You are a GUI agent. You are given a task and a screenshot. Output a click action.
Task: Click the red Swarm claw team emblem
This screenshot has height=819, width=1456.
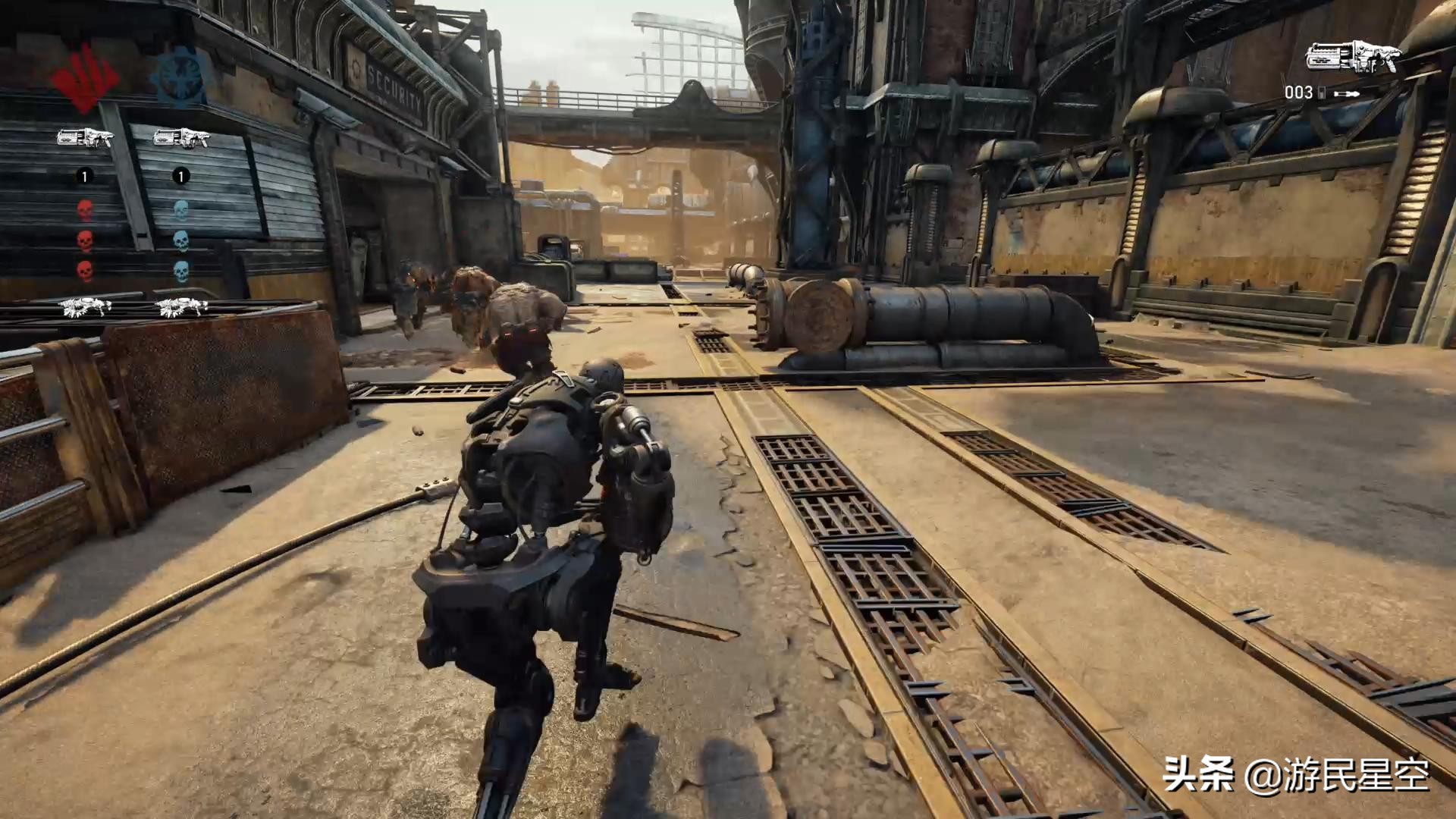pyautogui.click(x=84, y=77)
